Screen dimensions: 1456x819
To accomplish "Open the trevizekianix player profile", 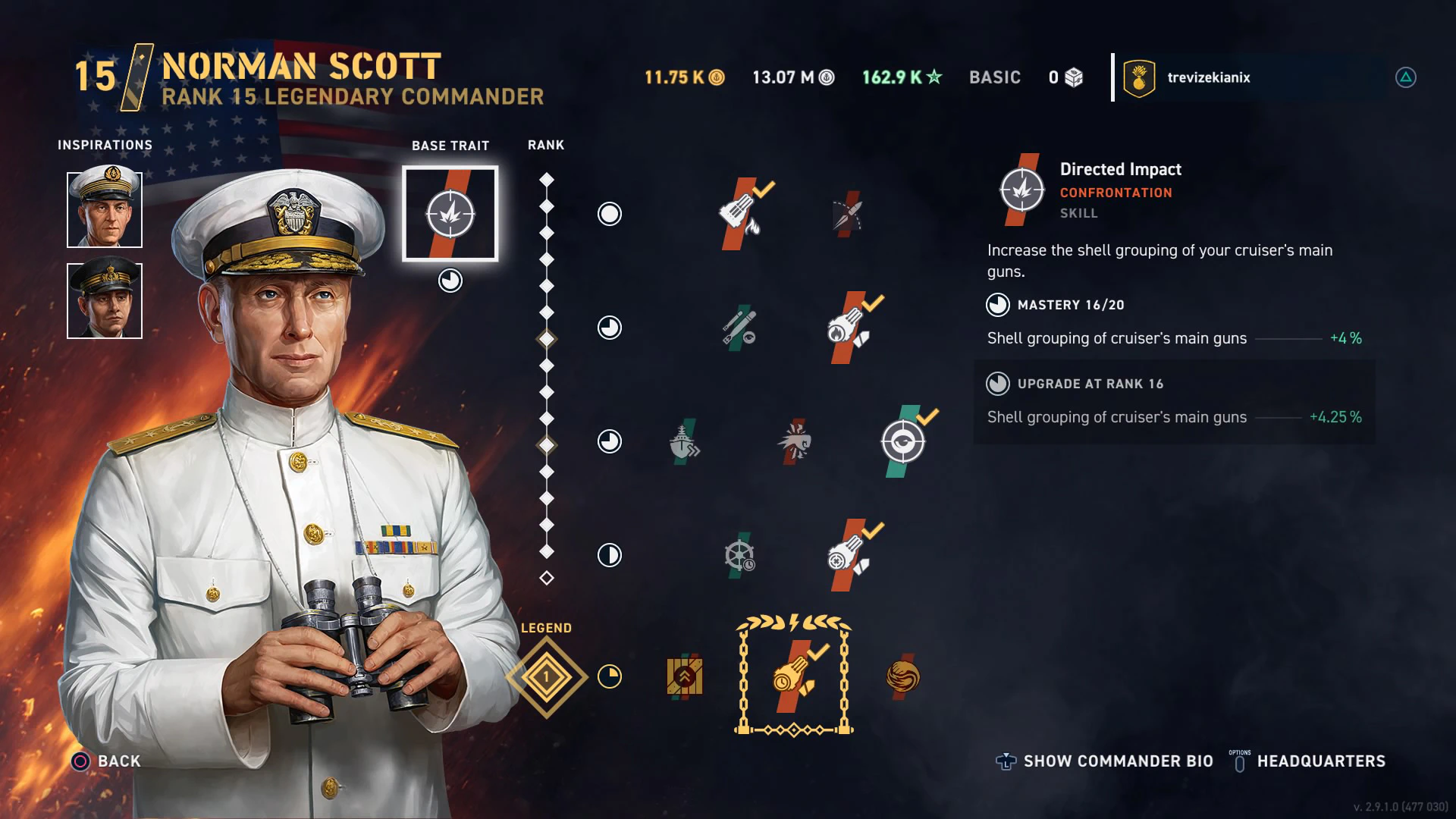I will click(1208, 77).
